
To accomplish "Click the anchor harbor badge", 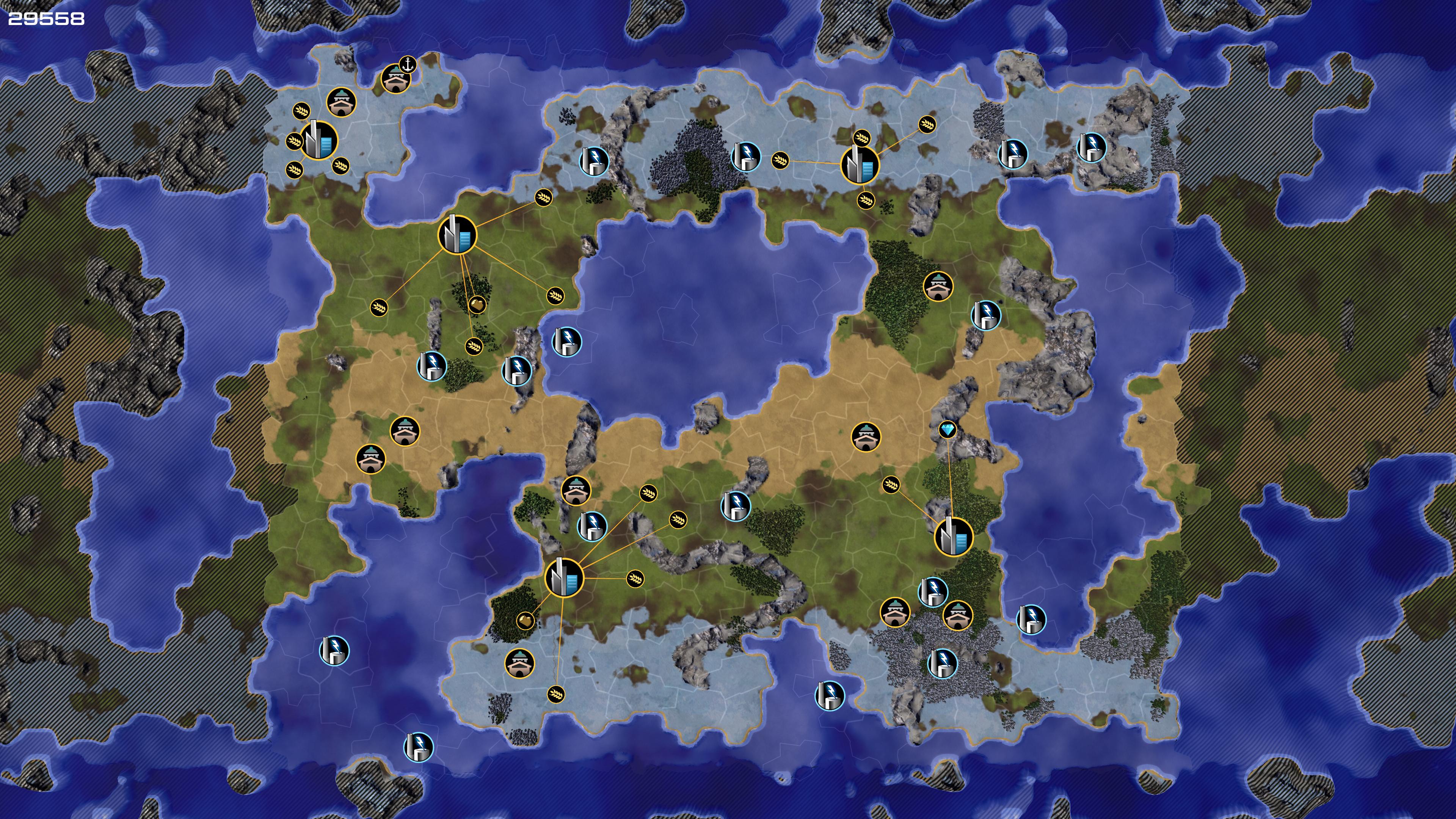I will (x=407, y=65).
